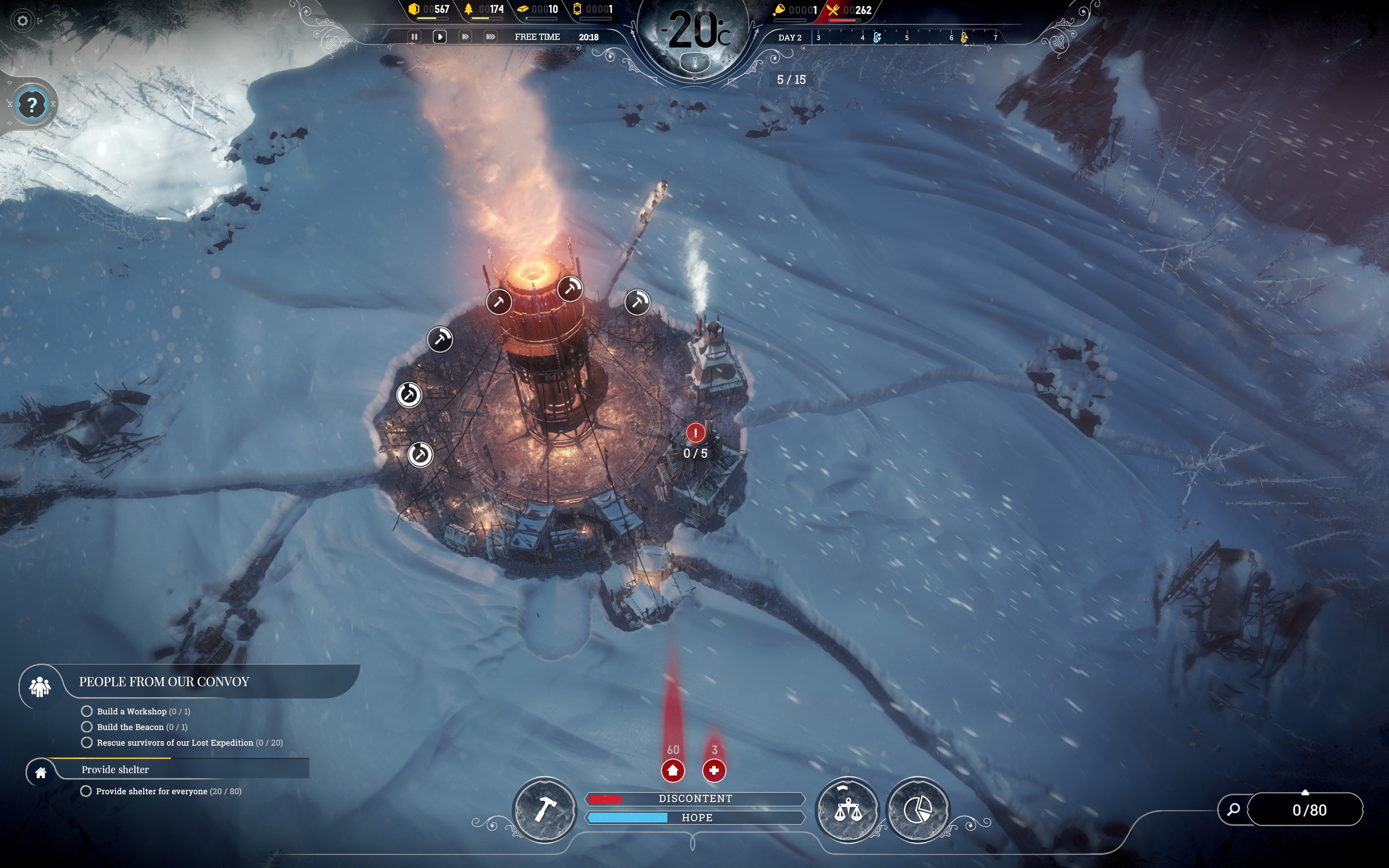Open the economy pie chart panel
The image size is (1389, 868).
click(x=917, y=809)
